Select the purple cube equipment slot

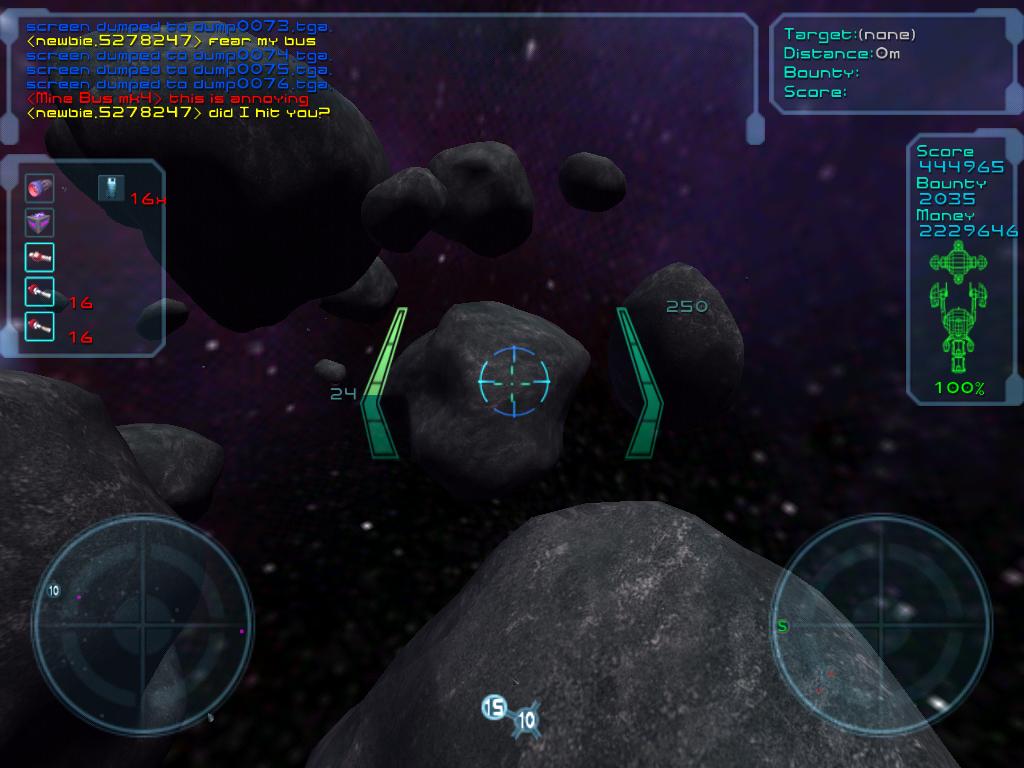39,222
